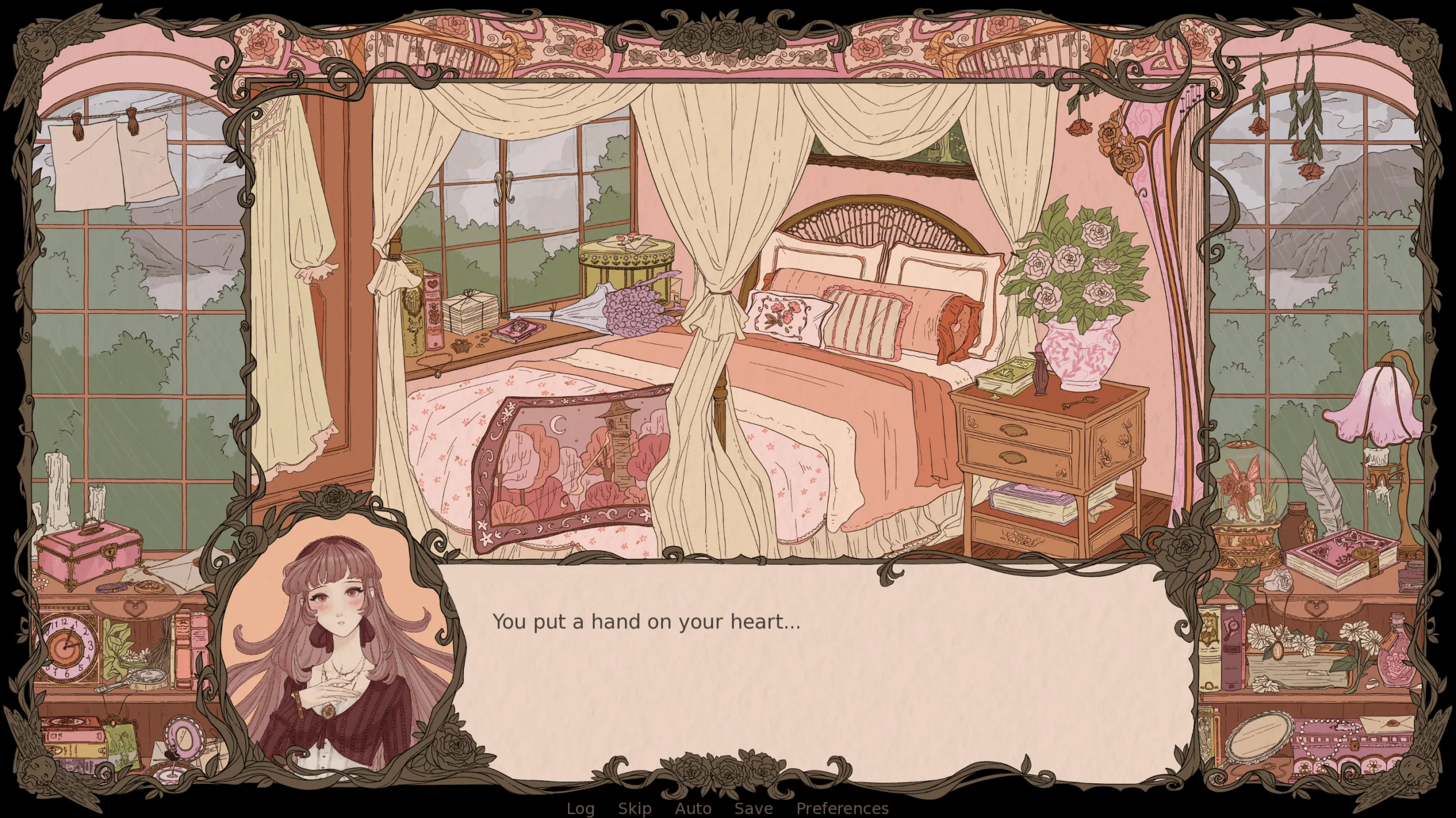Enable Auto dialogue advance mode
The height and width of the screenshot is (818, 1456).
point(694,808)
